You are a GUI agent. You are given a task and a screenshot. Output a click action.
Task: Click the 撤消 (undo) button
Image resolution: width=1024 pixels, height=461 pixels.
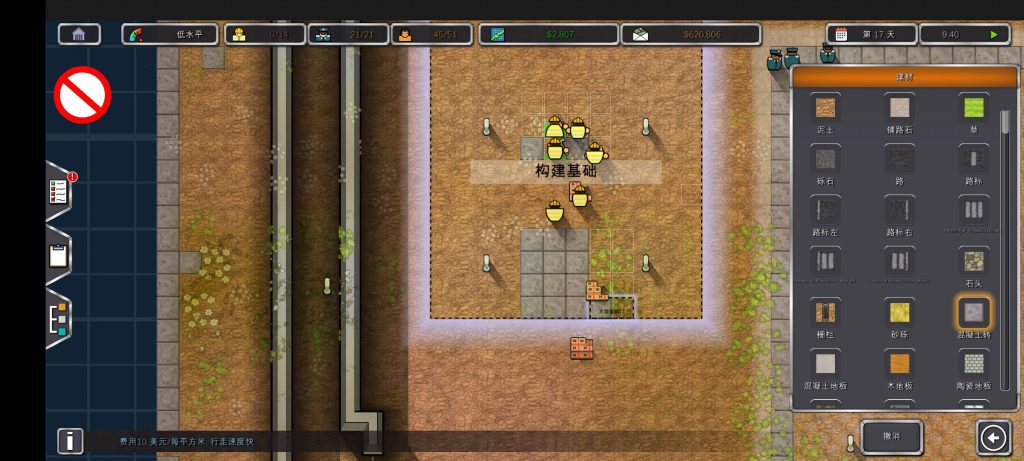click(891, 437)
